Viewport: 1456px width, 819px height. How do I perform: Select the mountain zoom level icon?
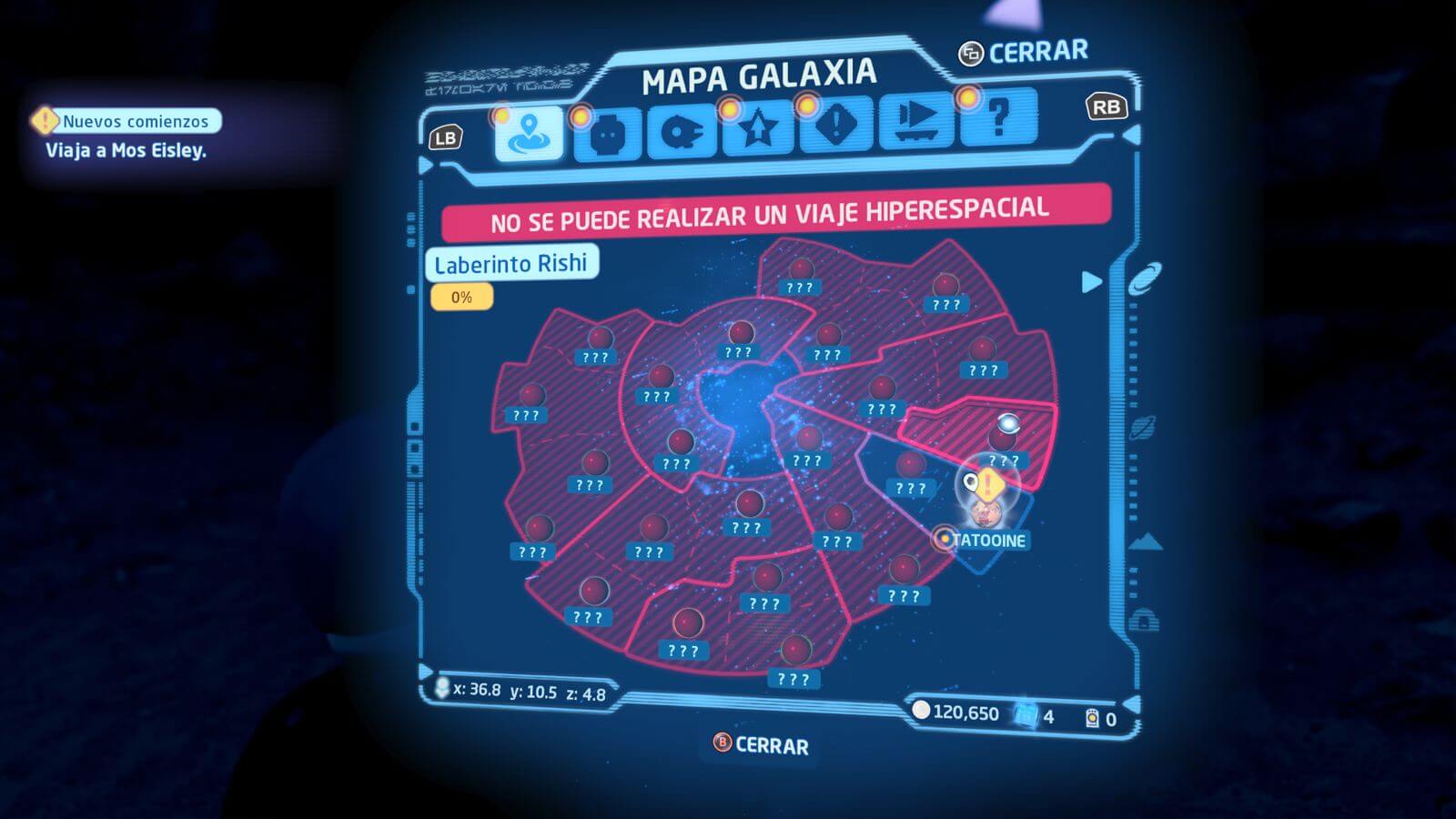pos(1145,542)
